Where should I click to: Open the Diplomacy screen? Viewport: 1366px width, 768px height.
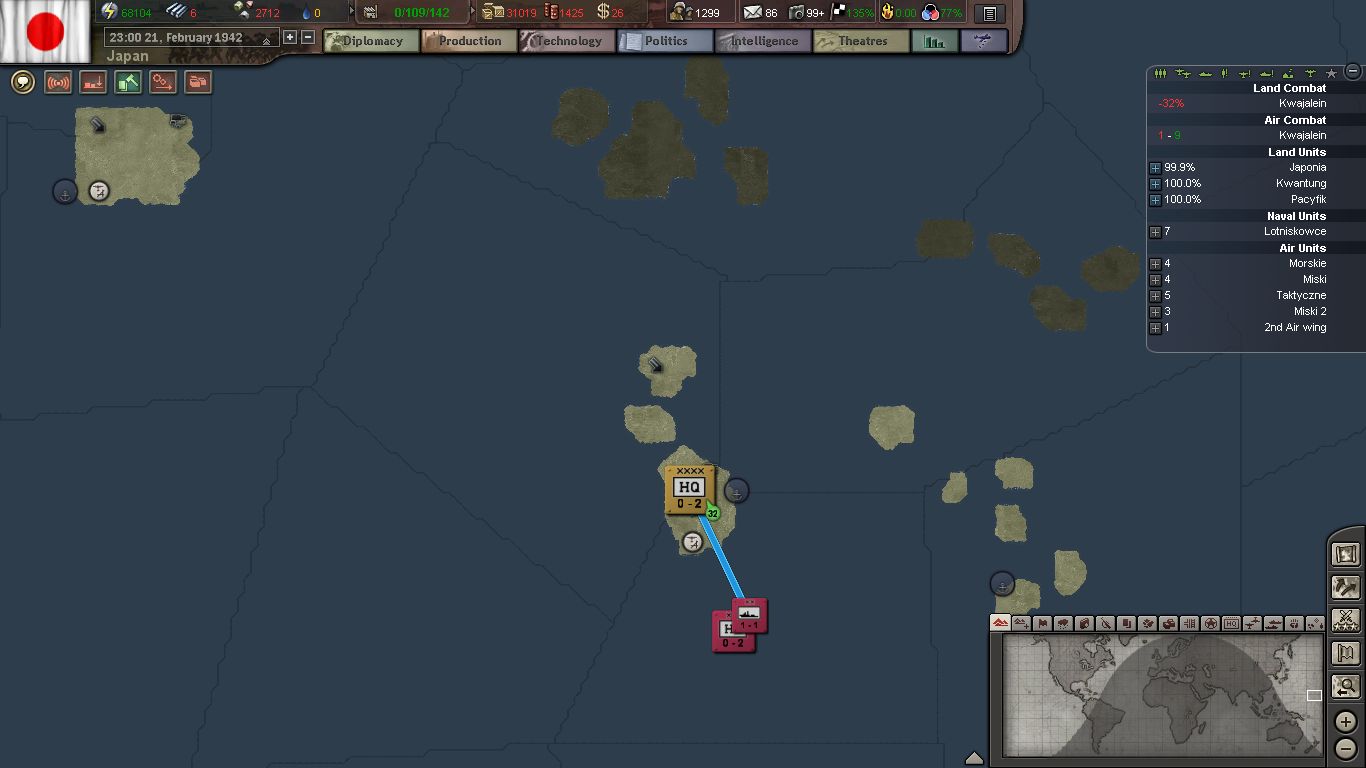372,41
